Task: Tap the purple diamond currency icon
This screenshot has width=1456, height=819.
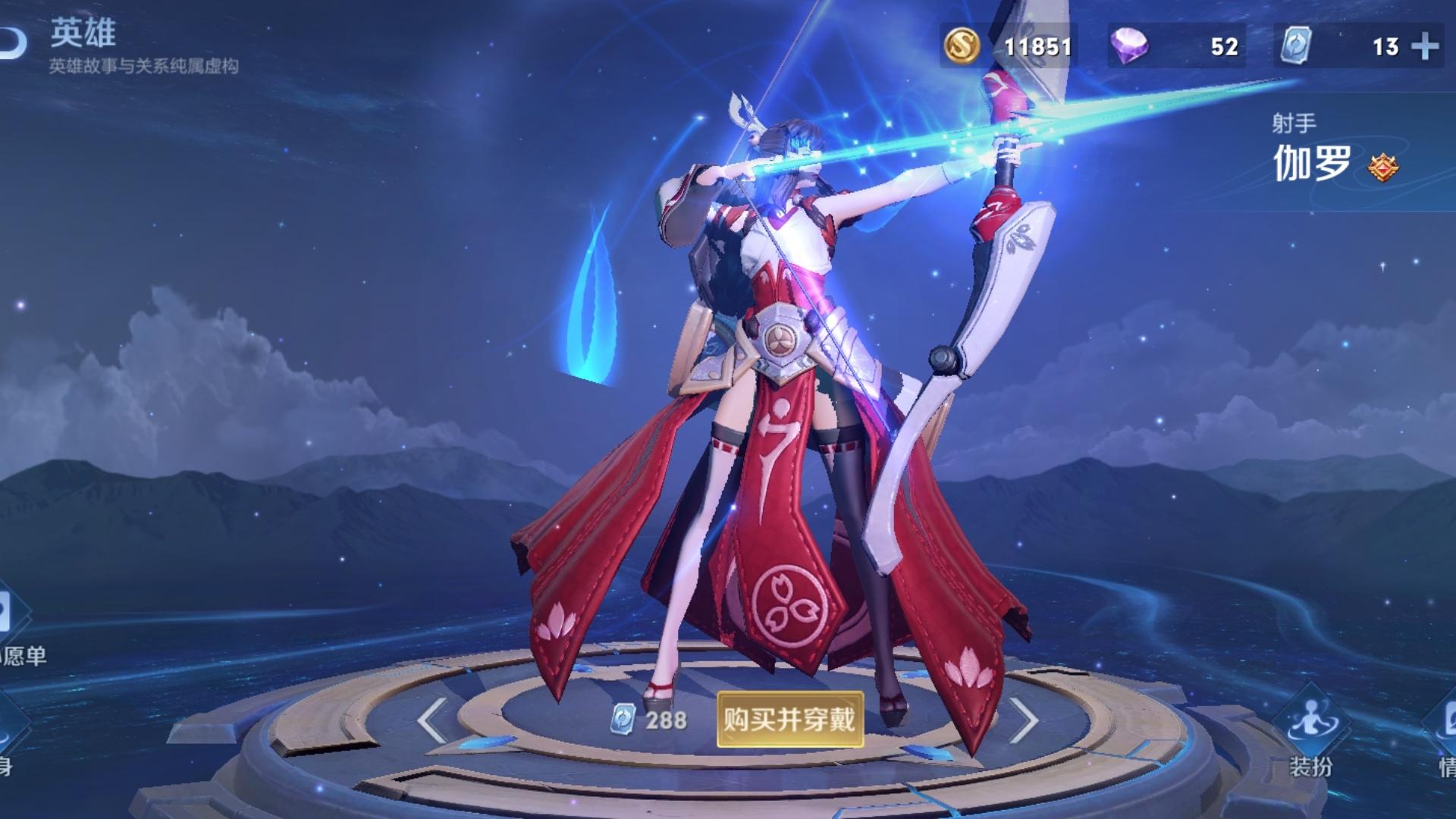Action: click(1128, 45)
